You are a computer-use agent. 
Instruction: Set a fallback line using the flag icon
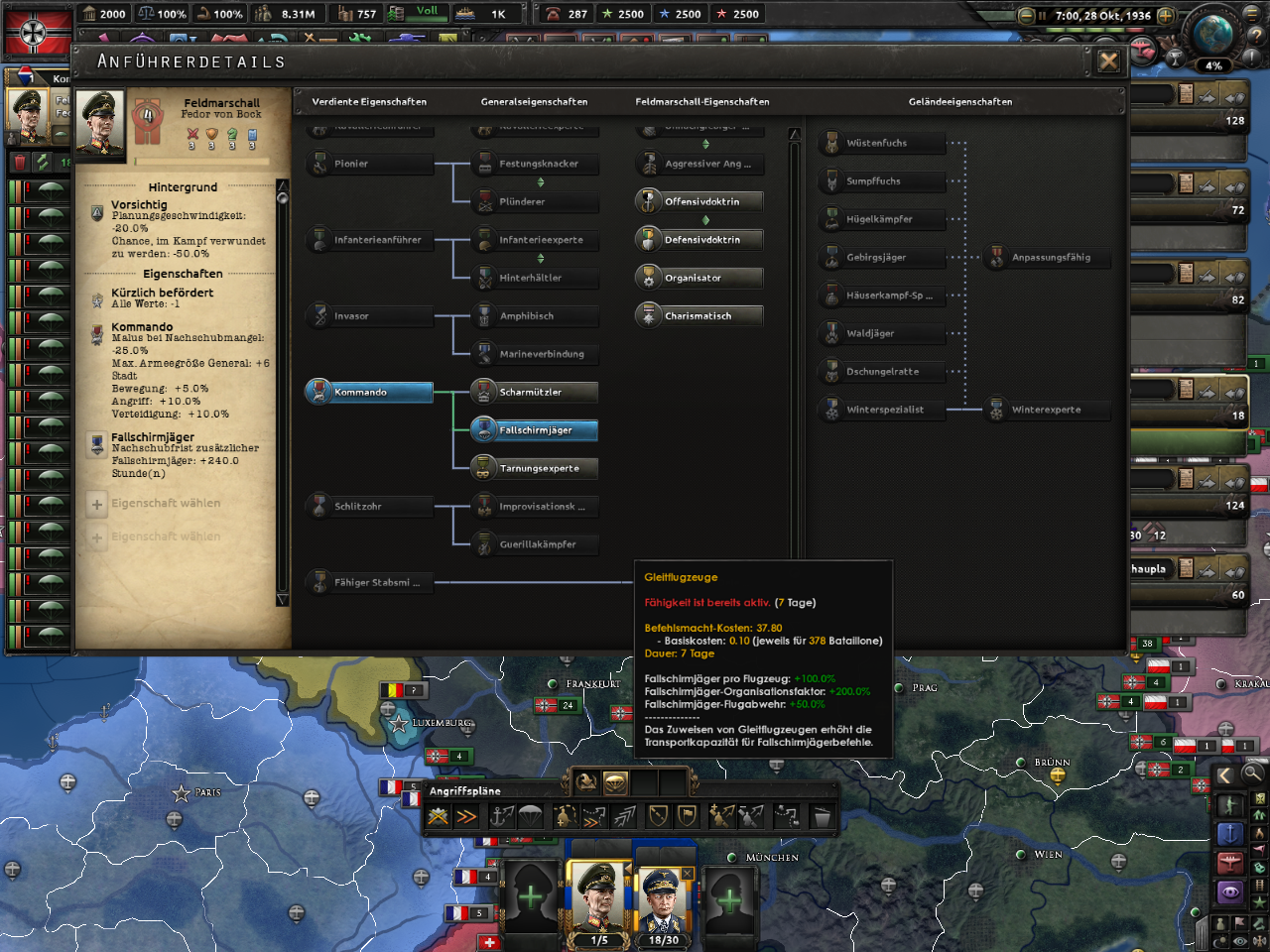coord(687,815)
